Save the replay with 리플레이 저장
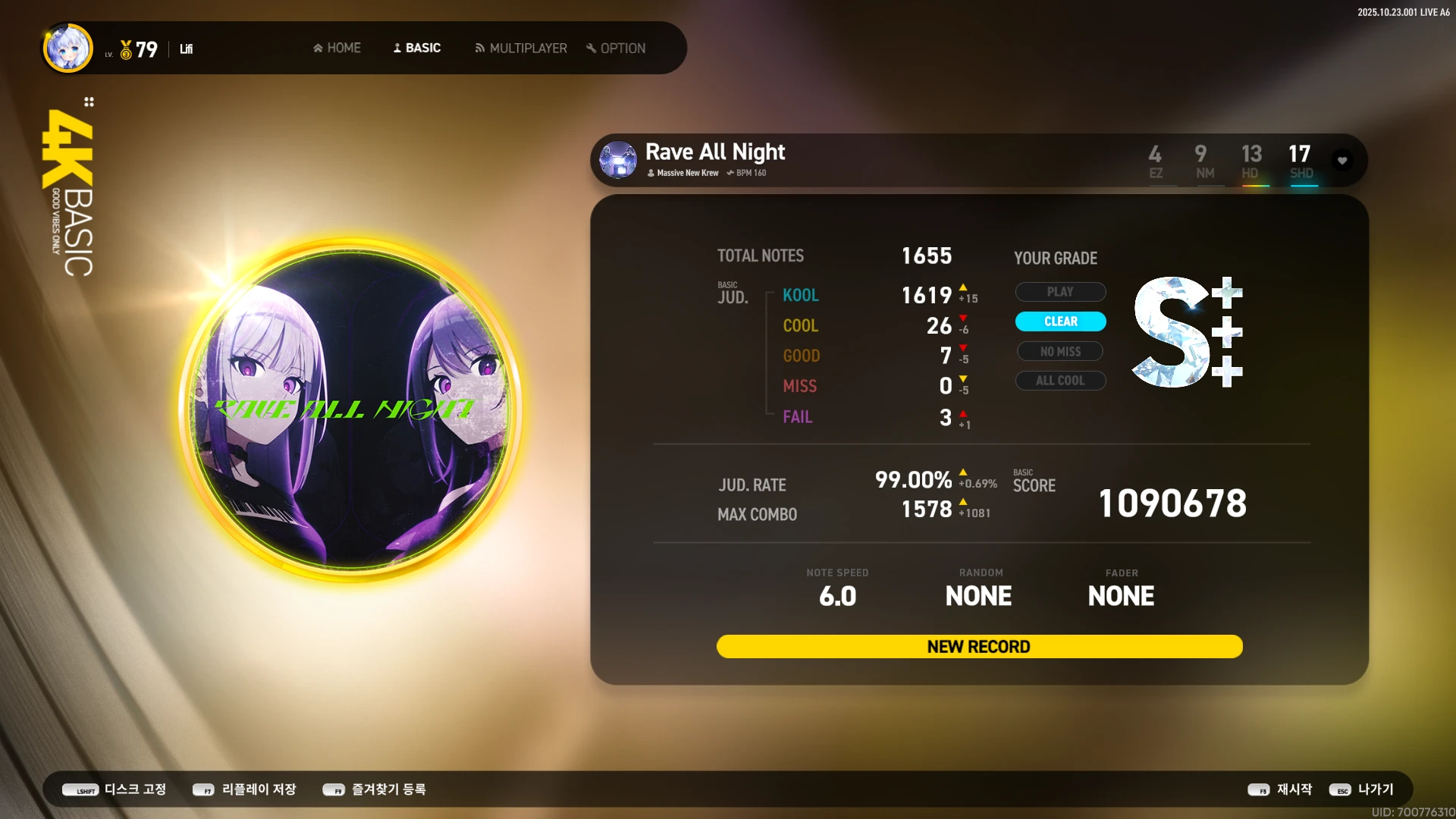Viewport: 1456px width, 819px height. click(244, 789)
